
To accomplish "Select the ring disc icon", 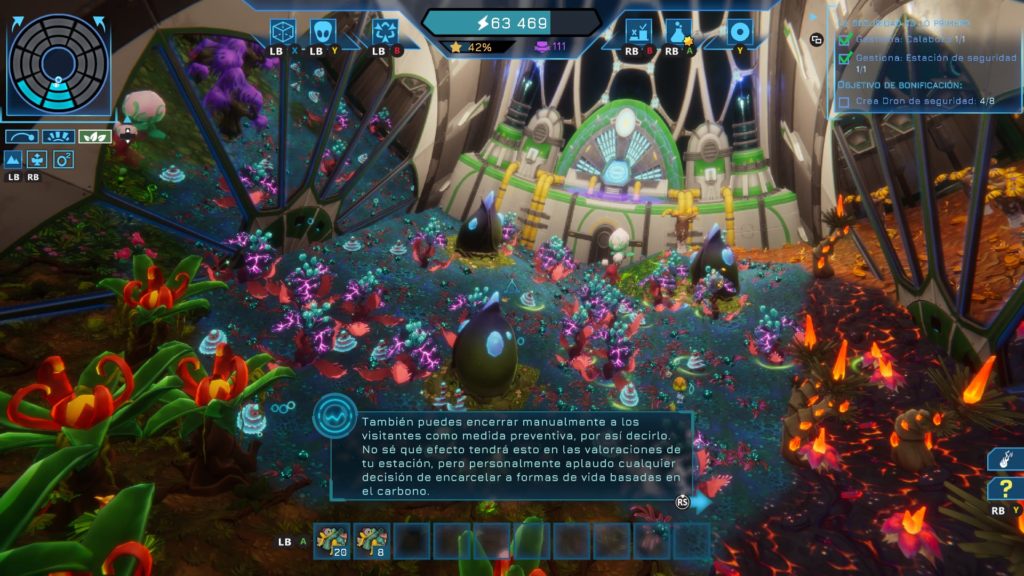I will click(x=739, y=31).
